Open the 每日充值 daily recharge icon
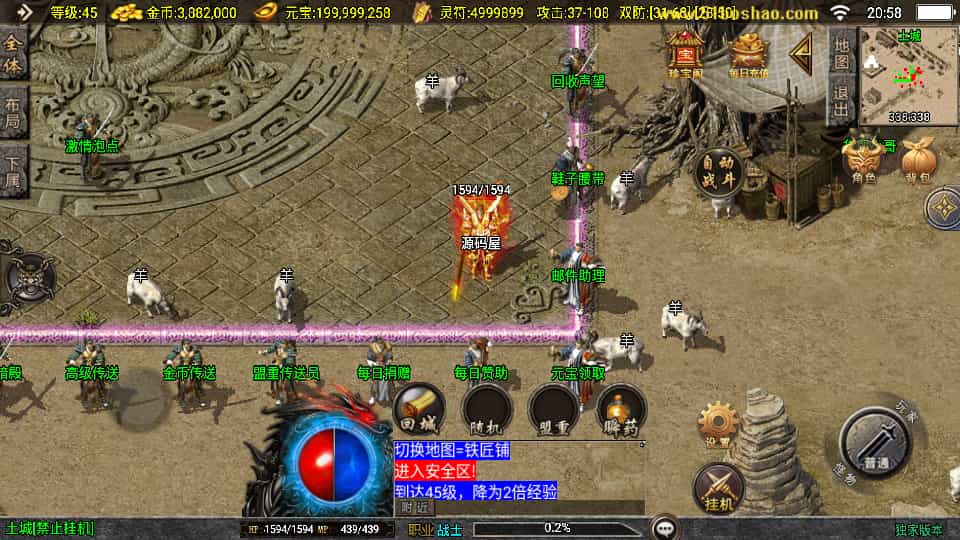 pos(747,54)
